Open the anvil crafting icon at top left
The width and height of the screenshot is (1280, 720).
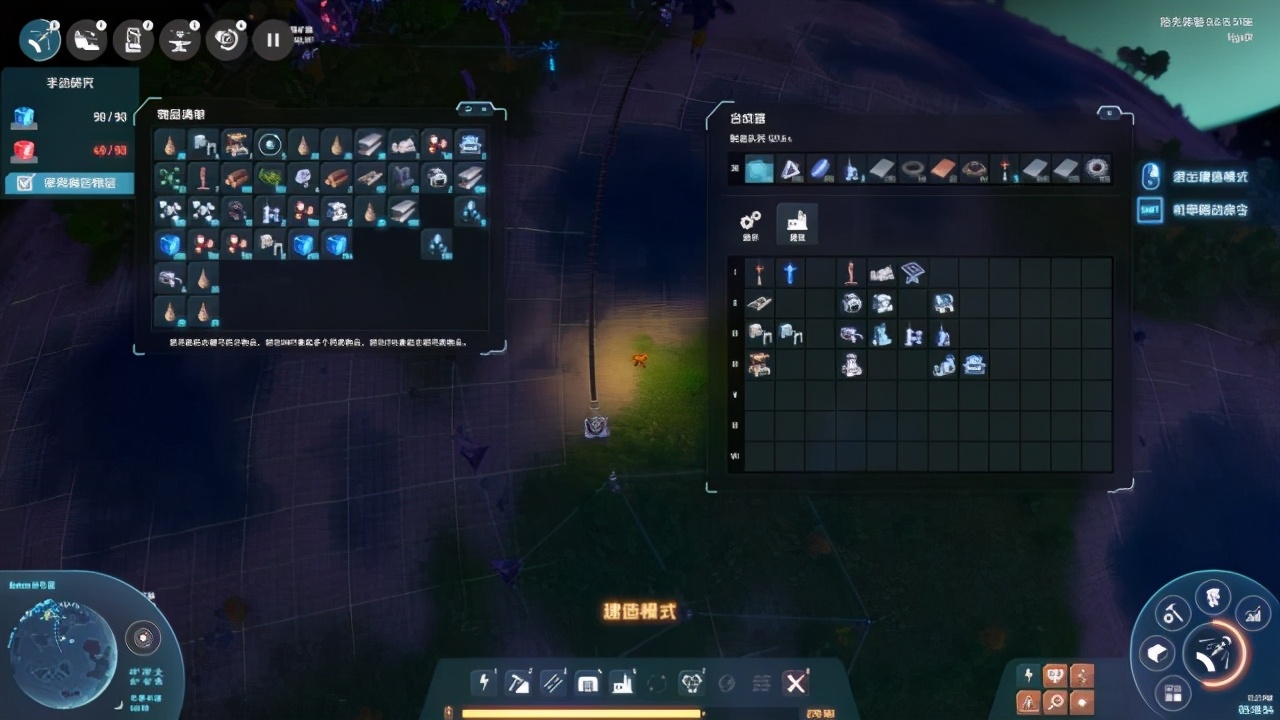[181, 38]
